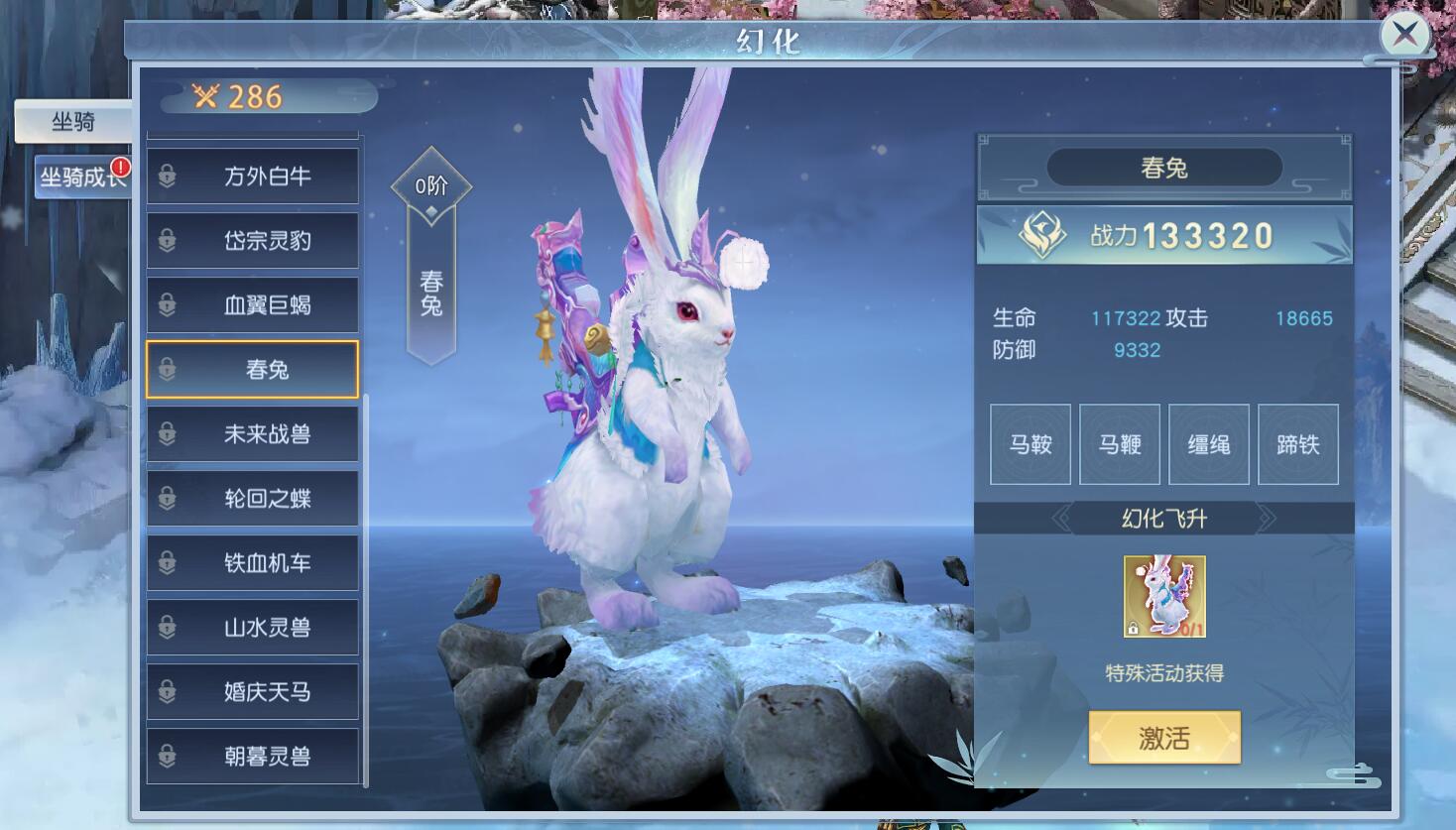Activate the mount with 激活 button
This screenshot has width=1456, height=830.
[1164, 738]
